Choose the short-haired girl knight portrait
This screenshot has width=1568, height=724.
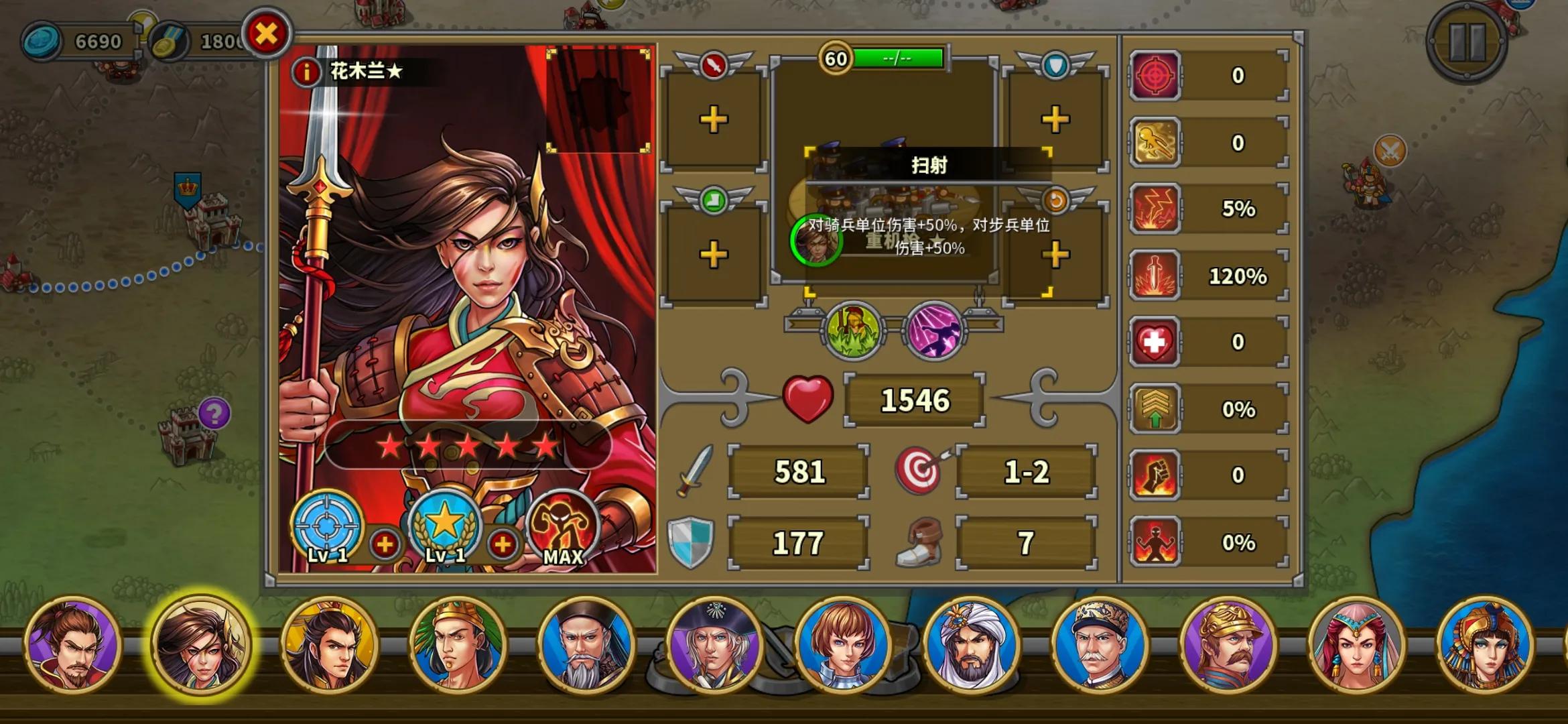coord(843,645)
